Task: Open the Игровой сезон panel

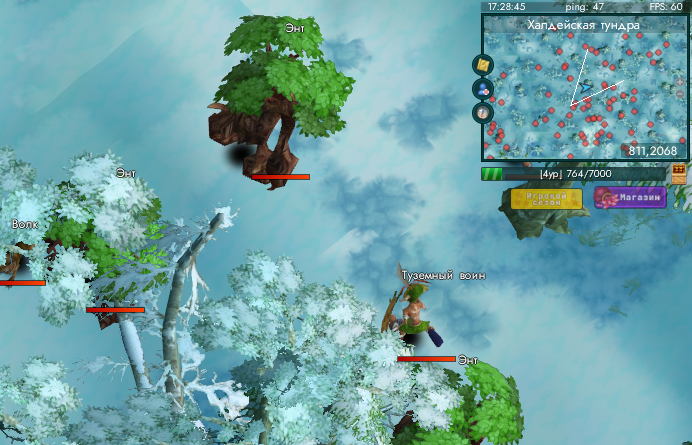Action: pyautogui.click(x=546, y=198)
